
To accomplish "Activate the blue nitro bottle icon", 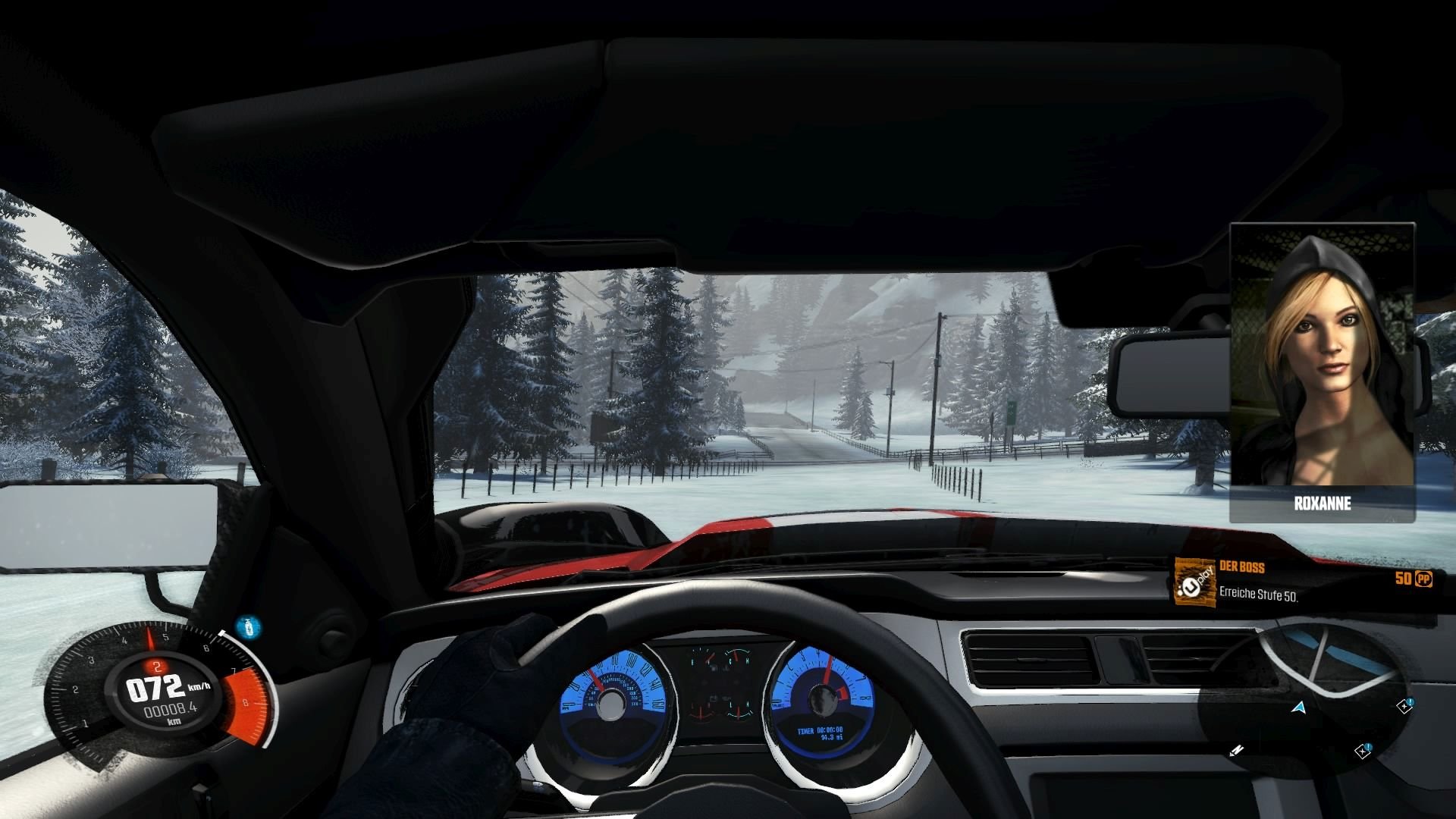I will (x=247, y=627).
